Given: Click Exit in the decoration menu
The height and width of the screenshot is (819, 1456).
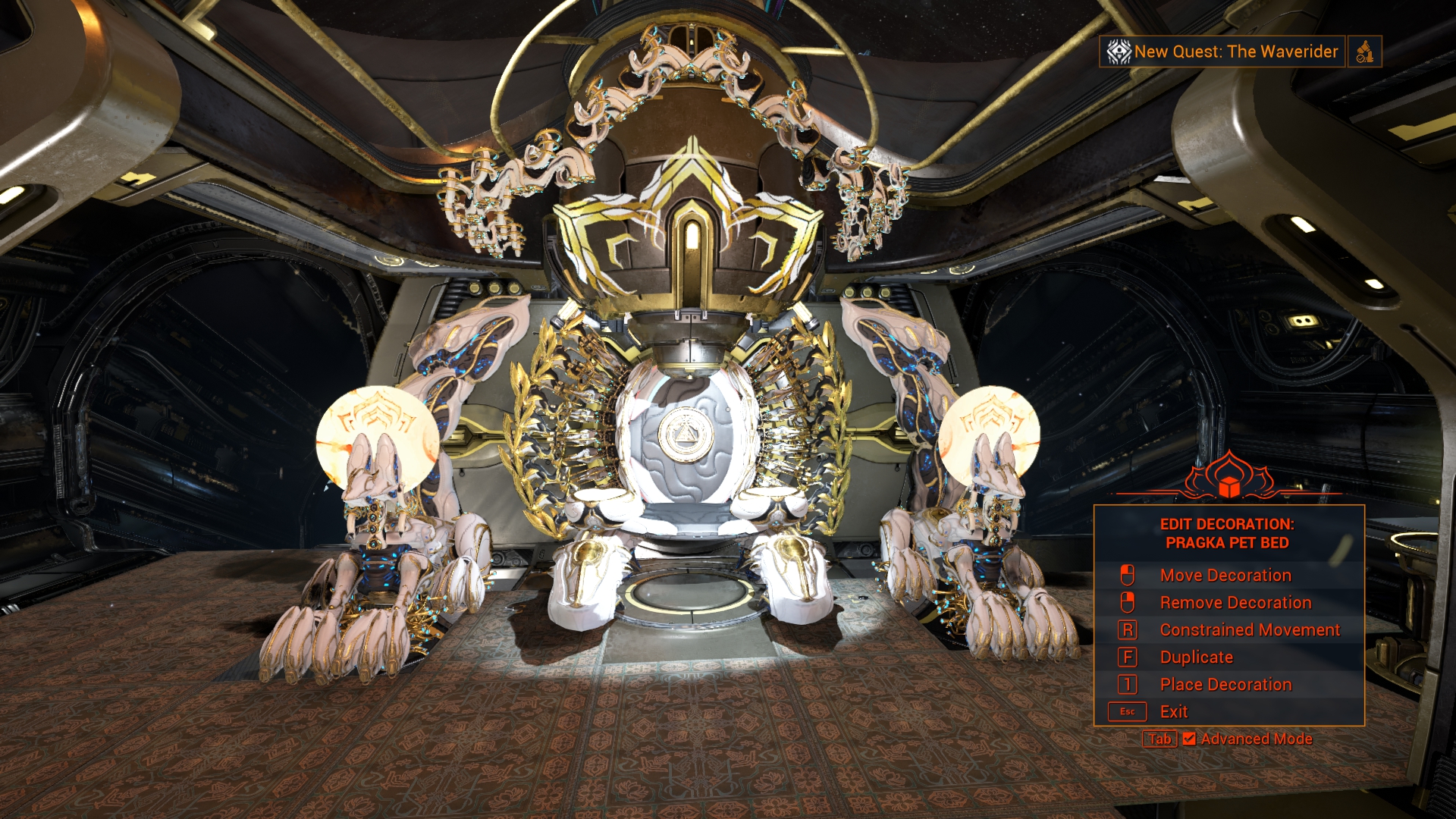Looking at the screenshot, I should [1173, 711].
